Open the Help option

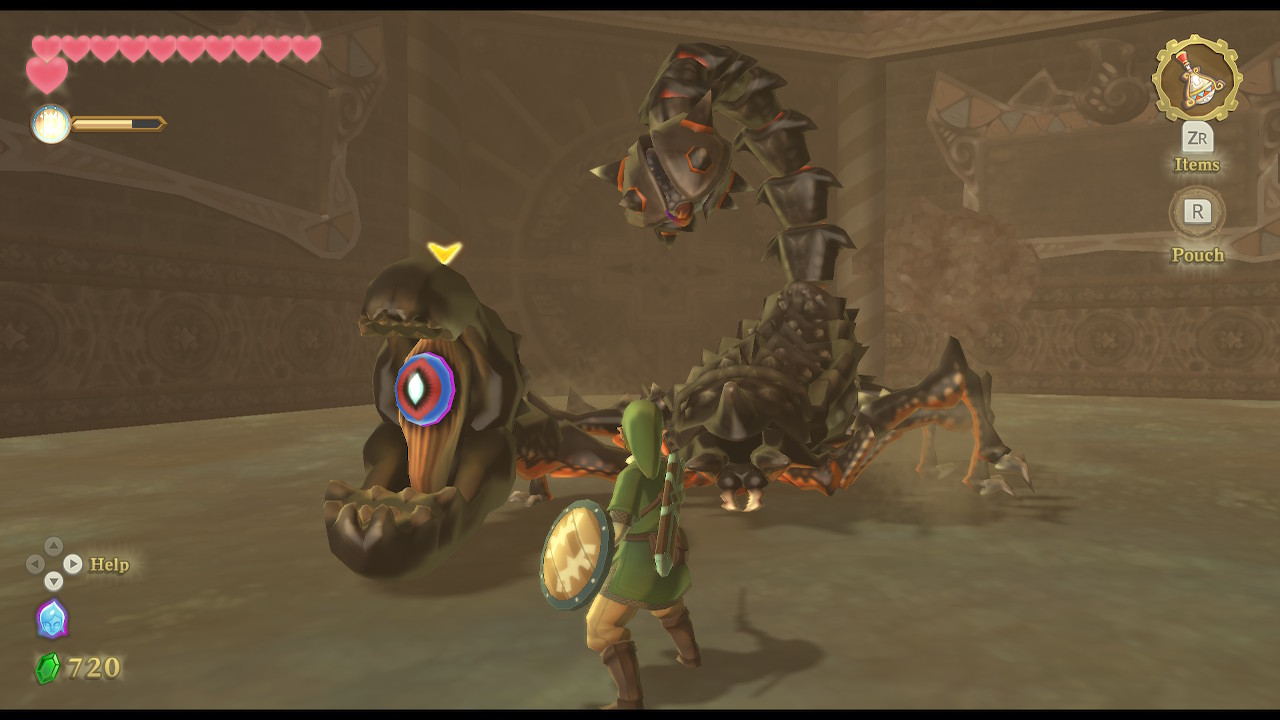[109, 565]
